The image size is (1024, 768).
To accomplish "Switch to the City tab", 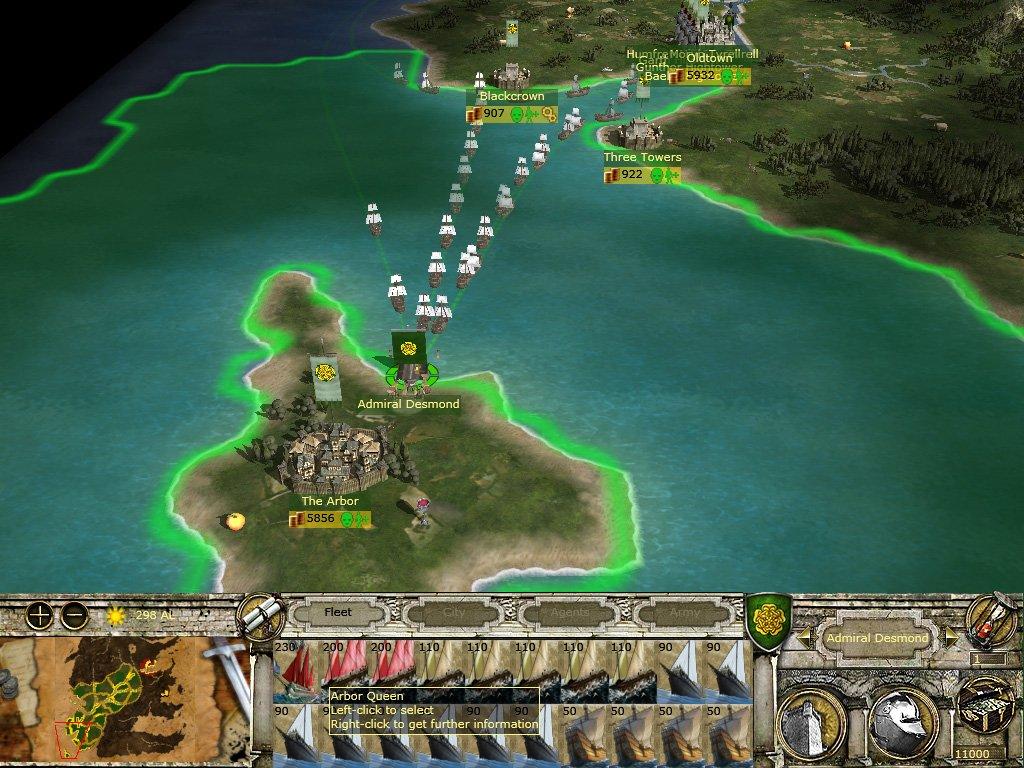I will pos(453,612).
